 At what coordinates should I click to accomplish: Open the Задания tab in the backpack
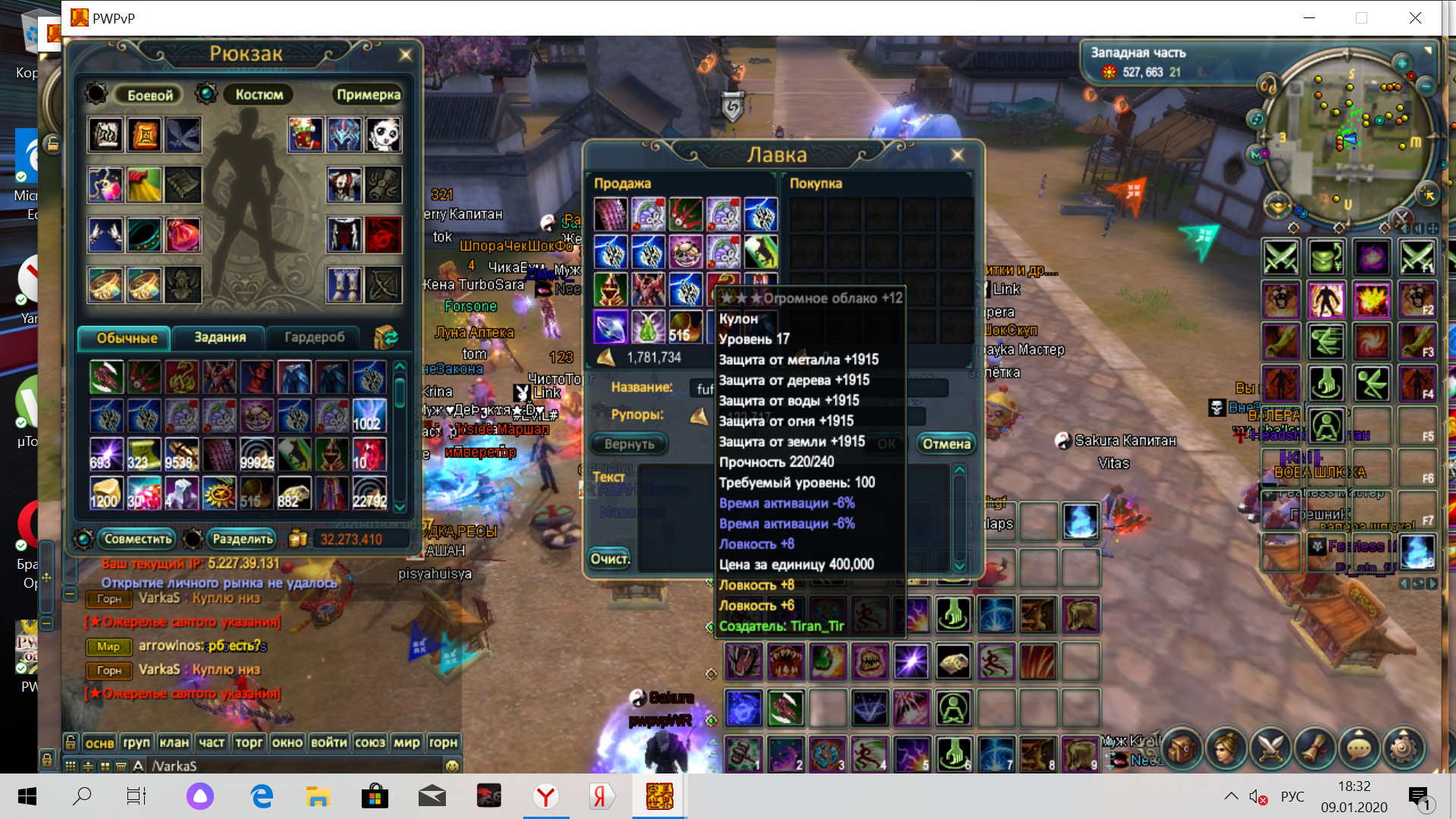tap(218, 338)
